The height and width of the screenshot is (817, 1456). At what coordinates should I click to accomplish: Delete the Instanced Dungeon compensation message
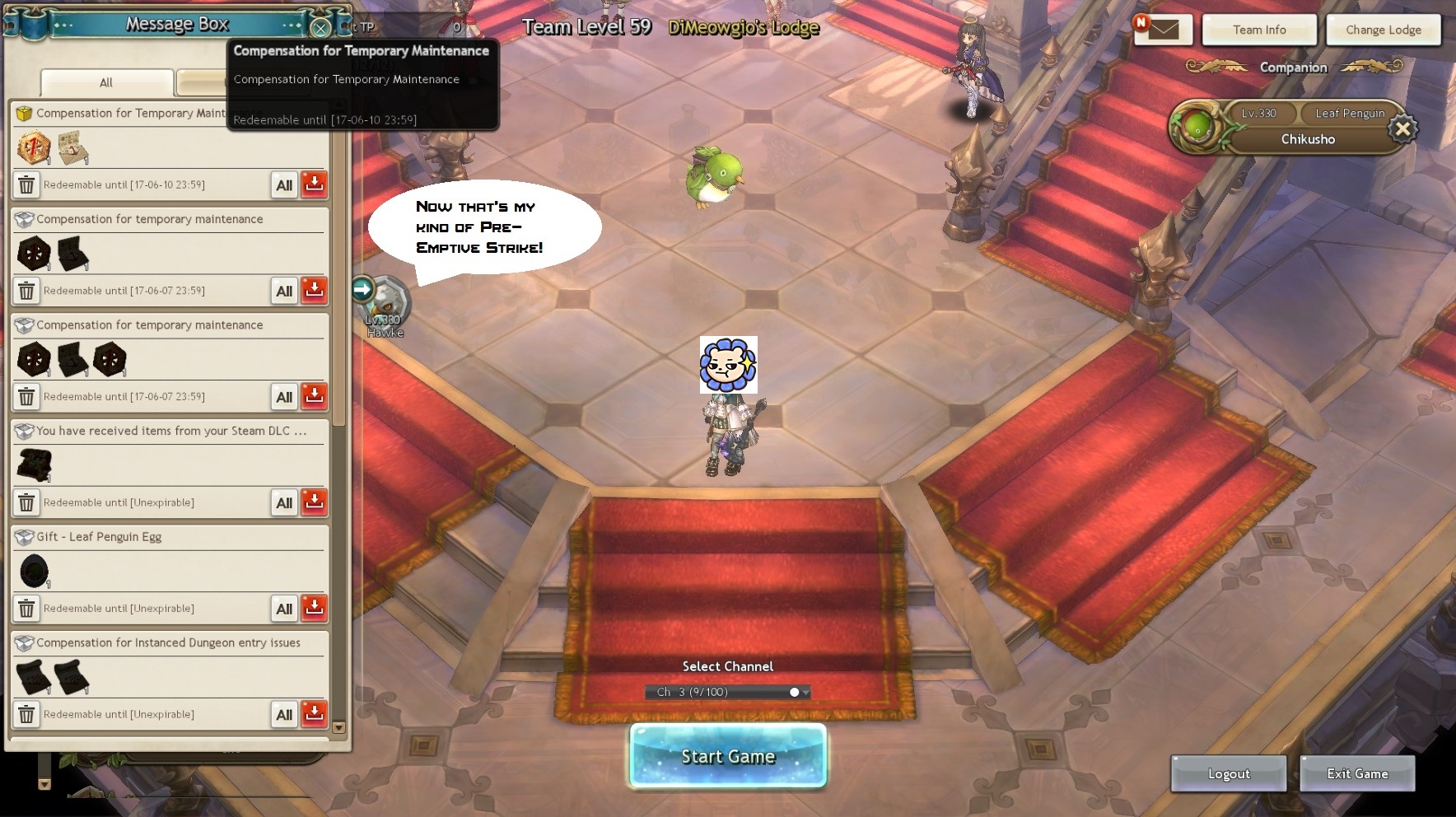tap(26, 714)
